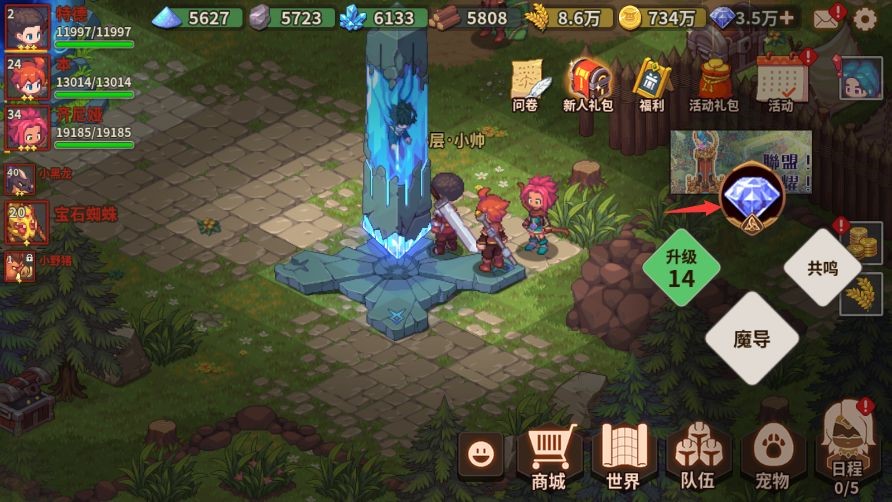The width and height of the screenshot is (892, 502).
Task: Open the 问卷 questionnaire scroll
Action: [x=526, y=82]
